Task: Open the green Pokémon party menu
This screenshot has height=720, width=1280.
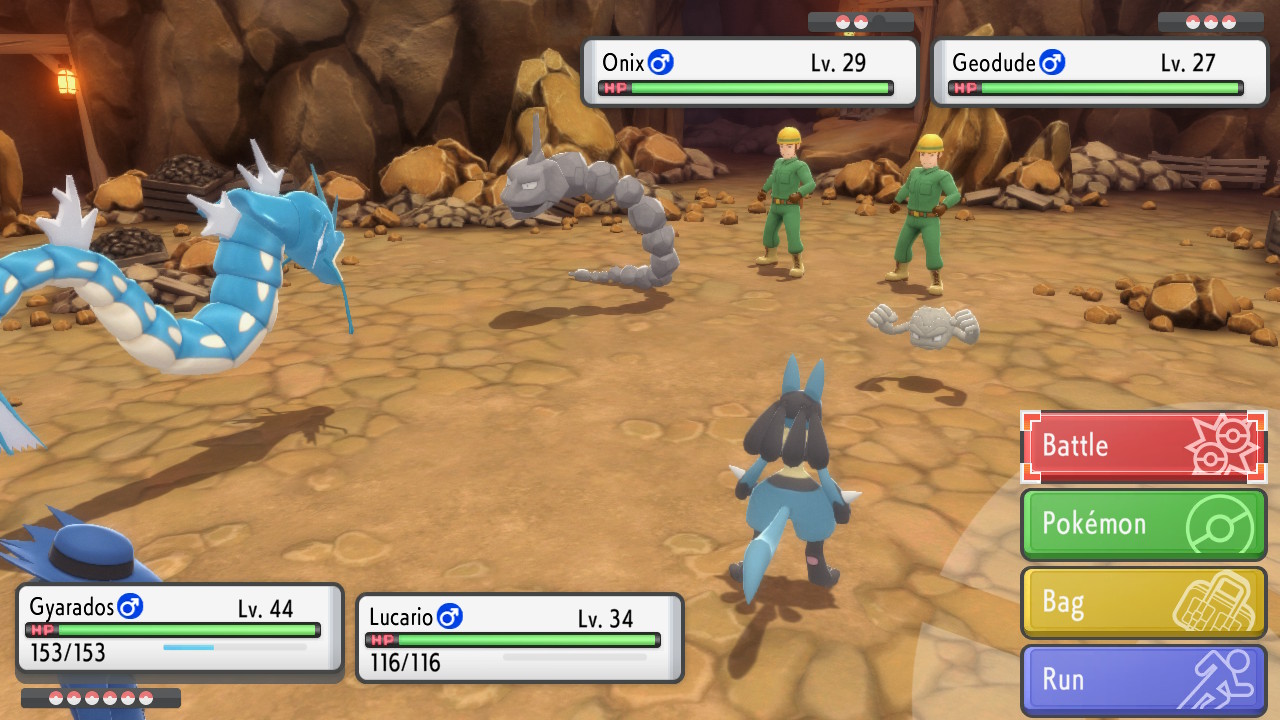Action: tap(1143, 524)
